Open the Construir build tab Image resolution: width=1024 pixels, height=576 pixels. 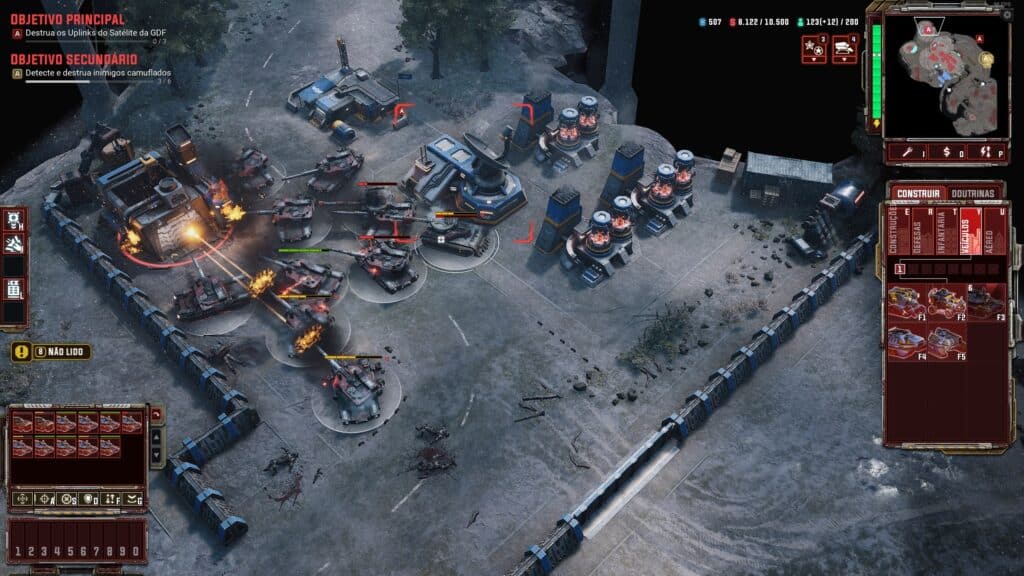point(917,192)
